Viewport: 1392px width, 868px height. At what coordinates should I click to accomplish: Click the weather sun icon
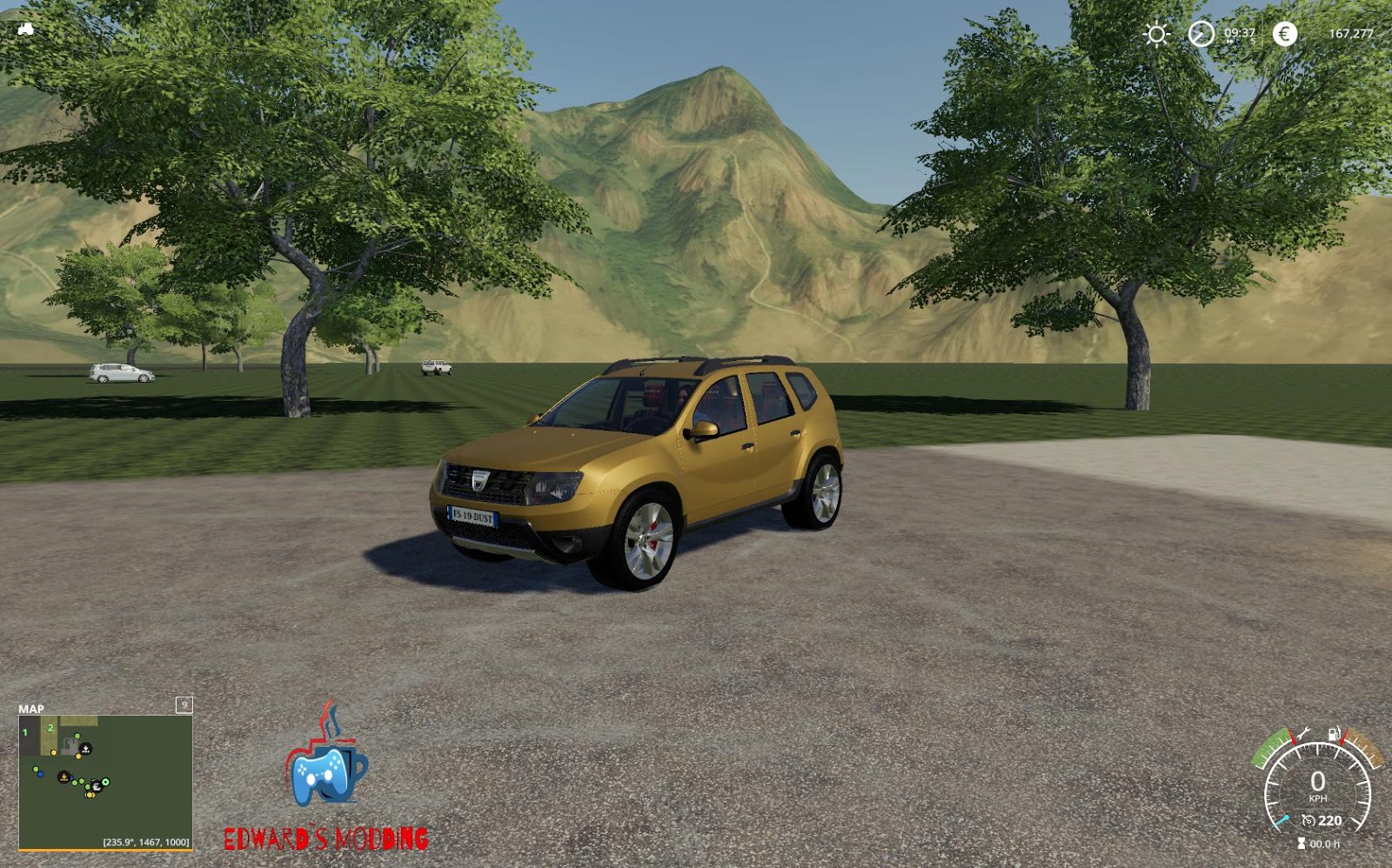tap(1158, 33)
